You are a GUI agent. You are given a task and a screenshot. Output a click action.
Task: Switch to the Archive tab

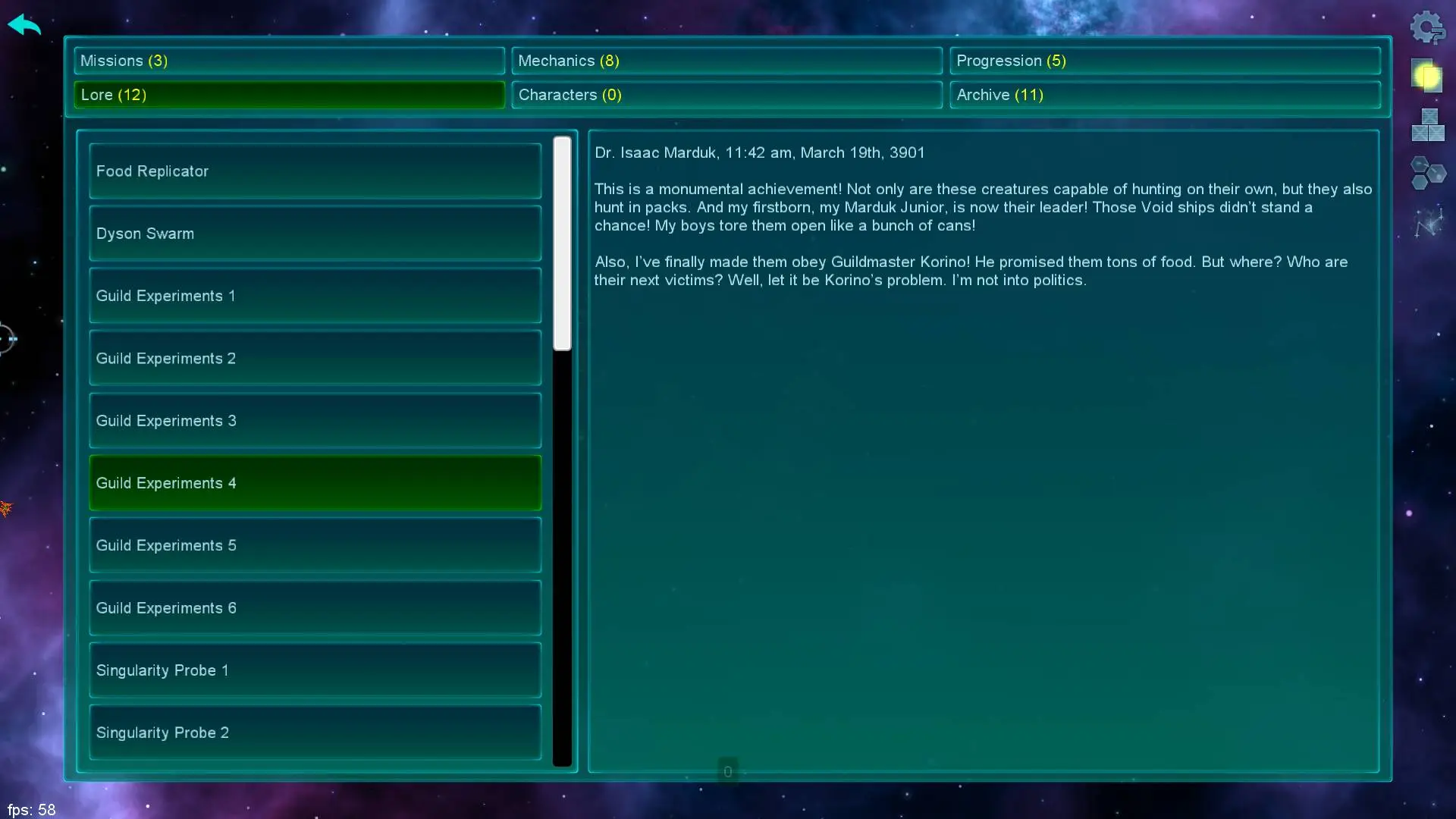1164,95
